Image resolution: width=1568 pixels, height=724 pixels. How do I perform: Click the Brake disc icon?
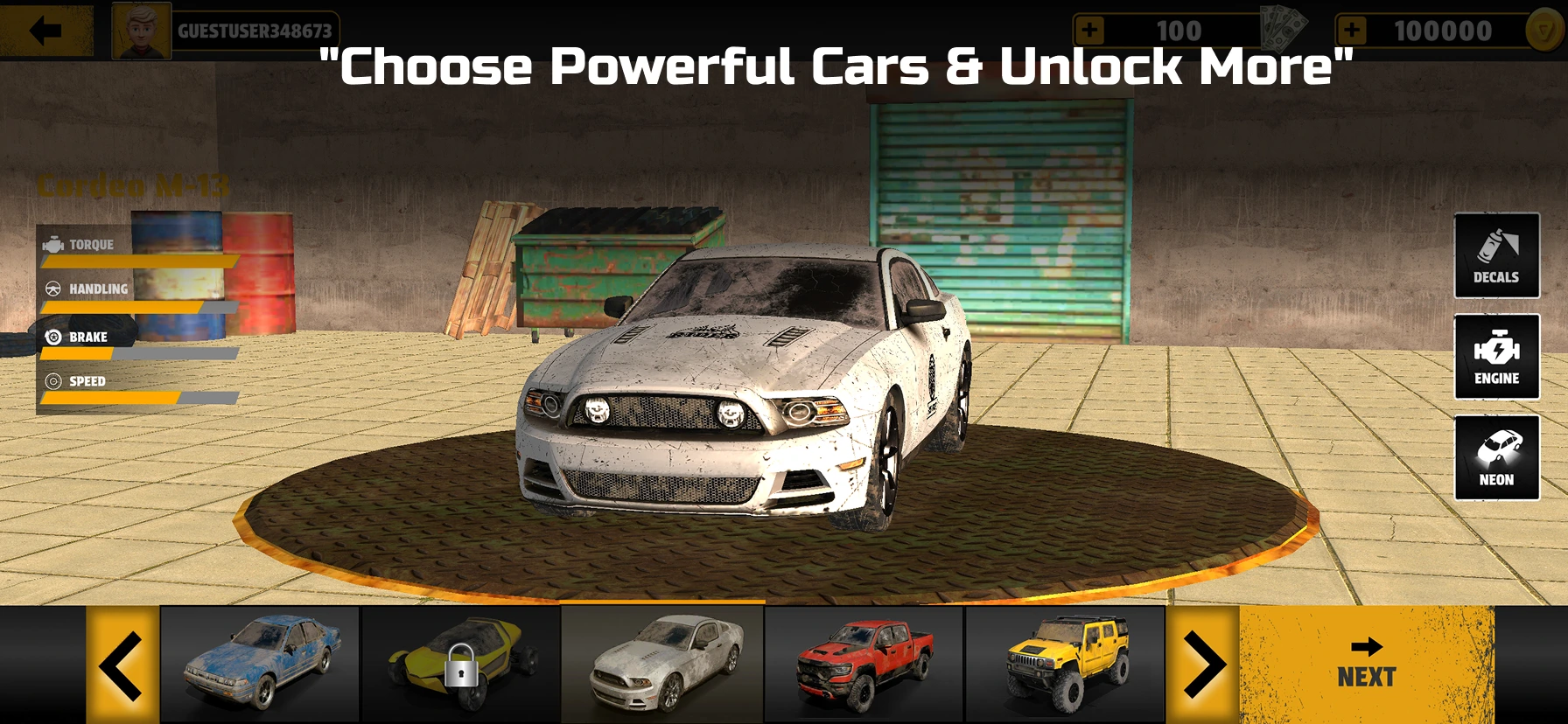[x=54, y=337]
